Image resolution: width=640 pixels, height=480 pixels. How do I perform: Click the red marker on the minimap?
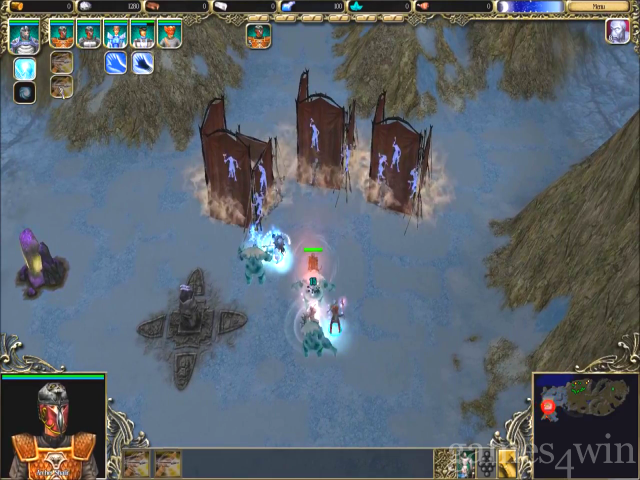click(548, 408)
